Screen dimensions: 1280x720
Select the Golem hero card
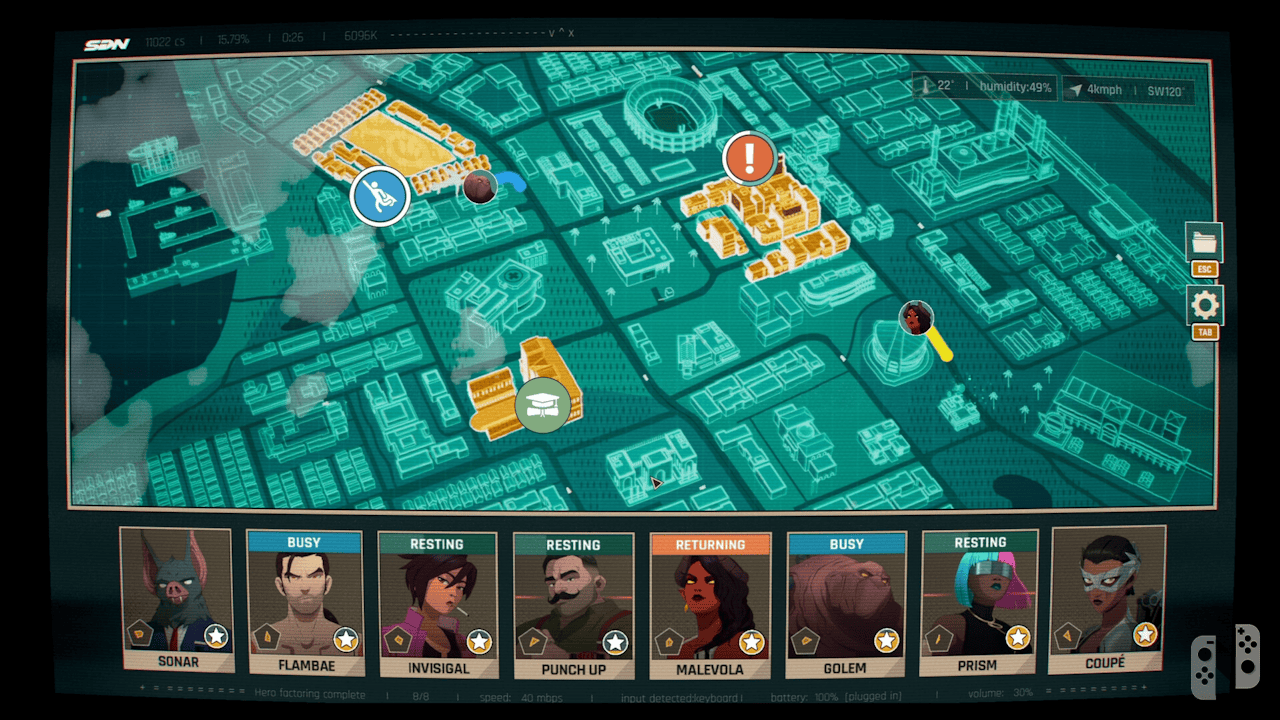pyautogui.click(x=846, y=604)
